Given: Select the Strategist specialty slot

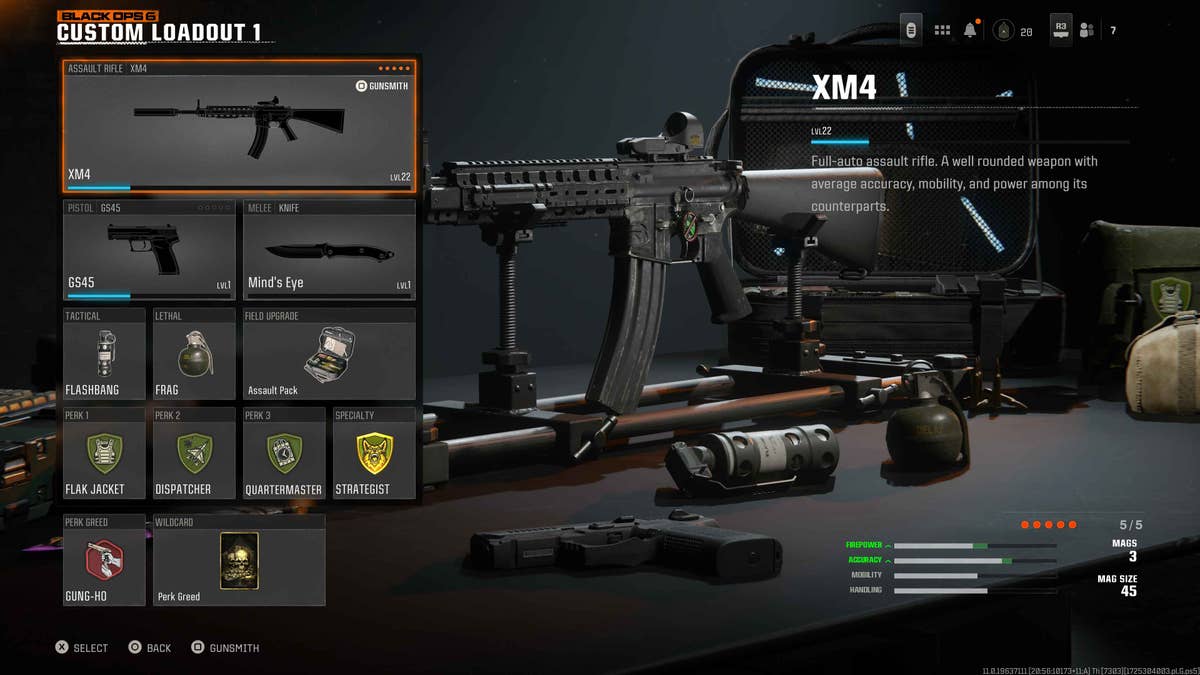Looking at the screenshot, I should click(x=374, y=453).
